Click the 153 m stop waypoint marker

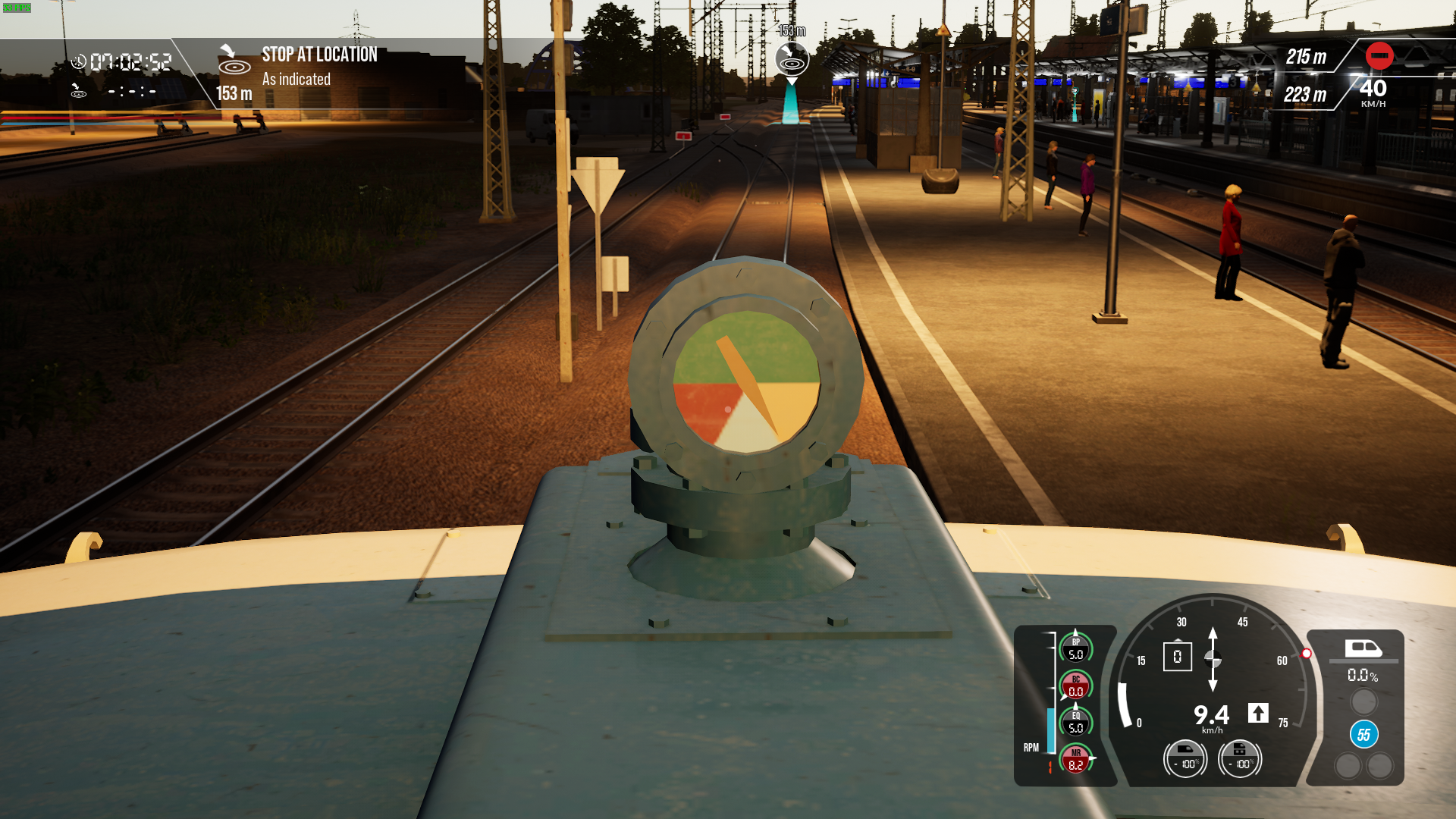tap(792, 58)
